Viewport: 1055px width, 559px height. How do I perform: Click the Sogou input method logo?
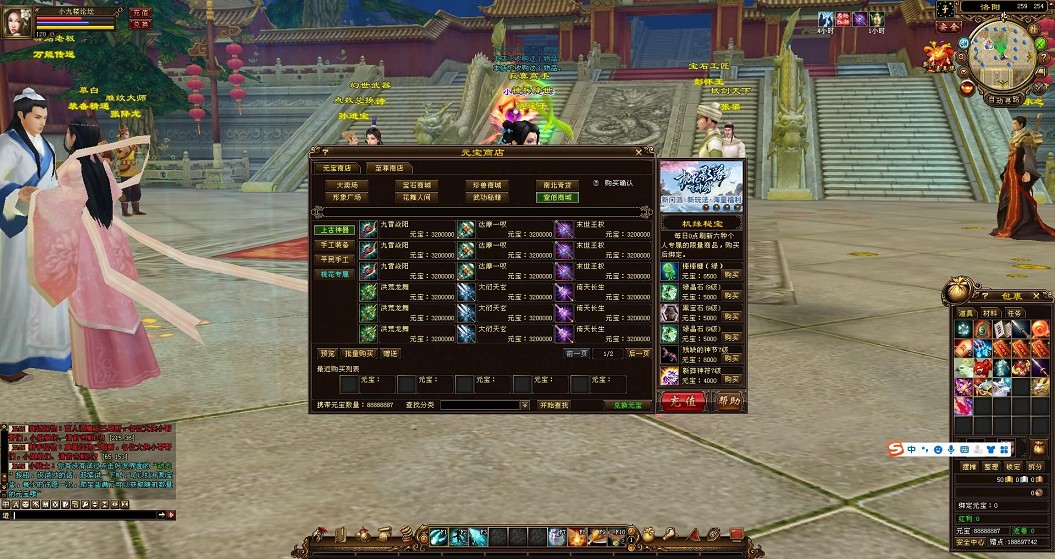pyautogui.click(x=896, y=450)
